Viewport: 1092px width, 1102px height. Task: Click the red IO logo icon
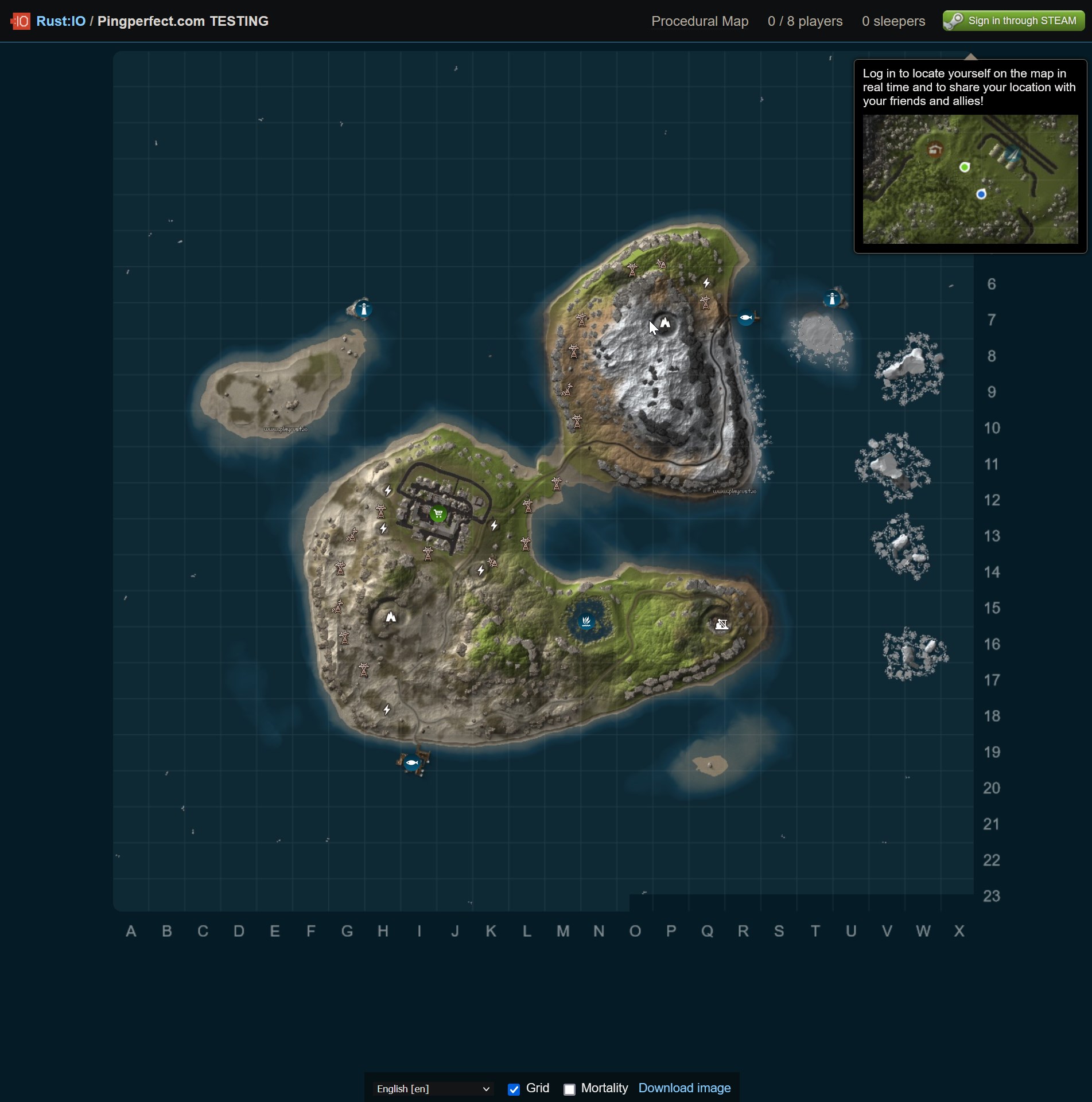[x=20, y=21]
